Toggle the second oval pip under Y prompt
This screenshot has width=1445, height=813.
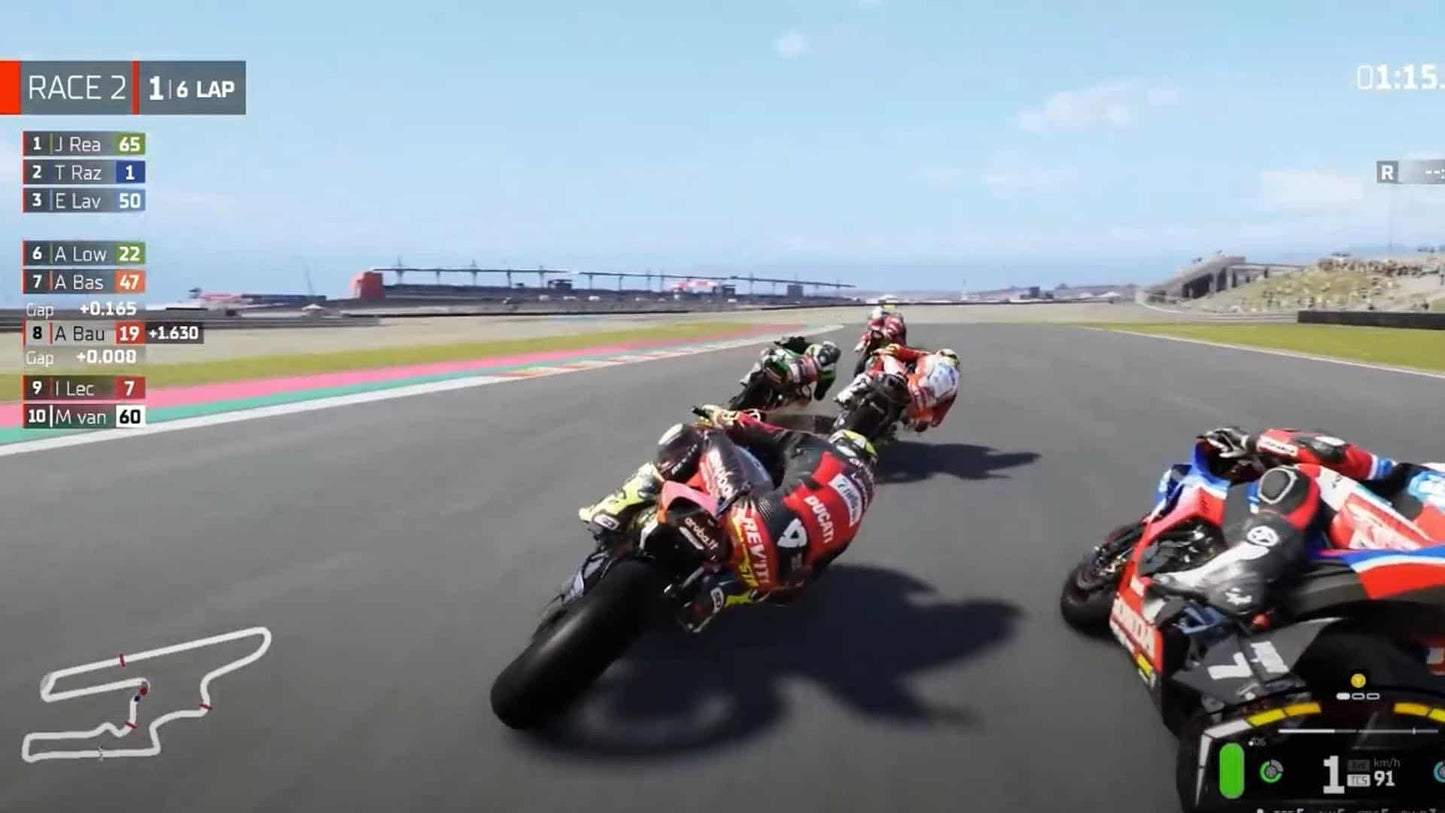pos(1357,696)
